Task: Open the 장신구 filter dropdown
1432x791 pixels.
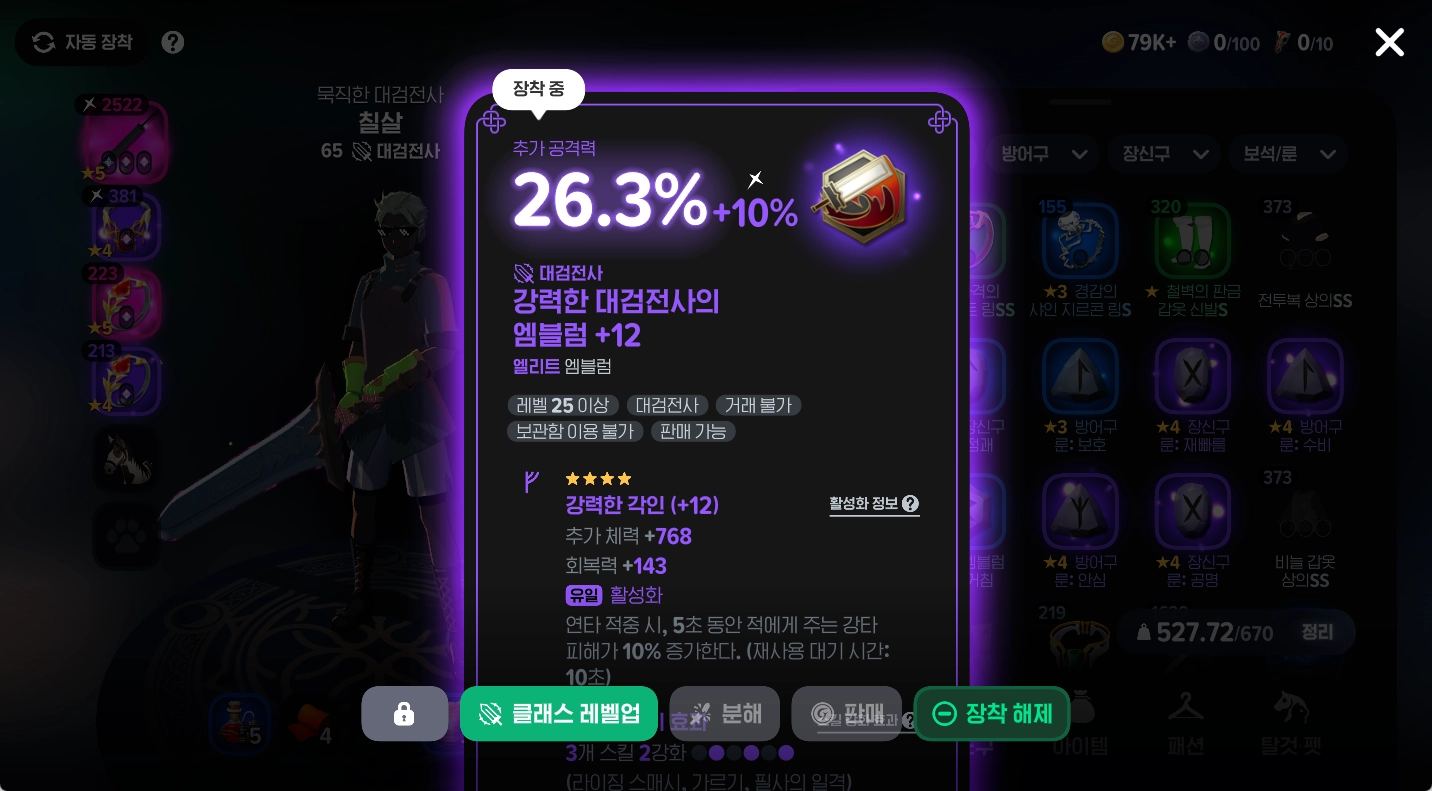Action: (1163, 154)
